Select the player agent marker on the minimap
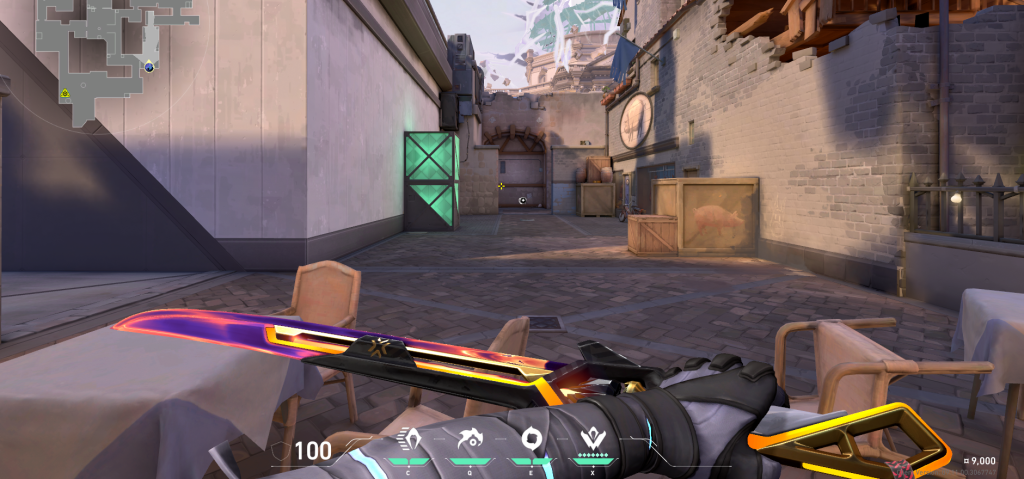The height and width of the screenshot is (479, 1024). 149,67
